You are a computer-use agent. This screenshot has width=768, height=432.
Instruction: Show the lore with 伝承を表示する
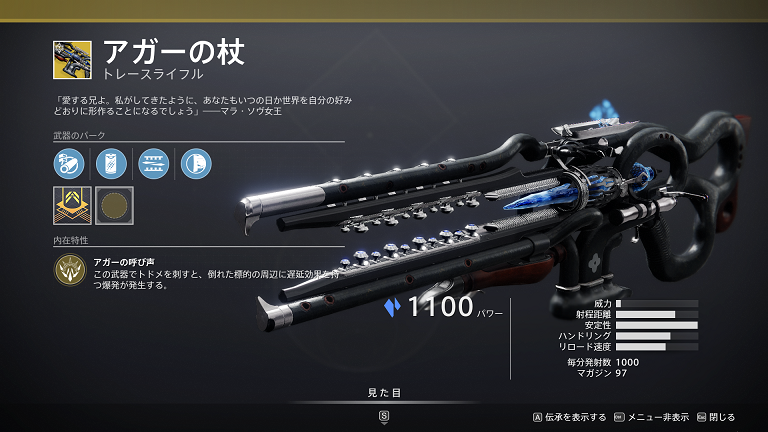pos(571,416)
